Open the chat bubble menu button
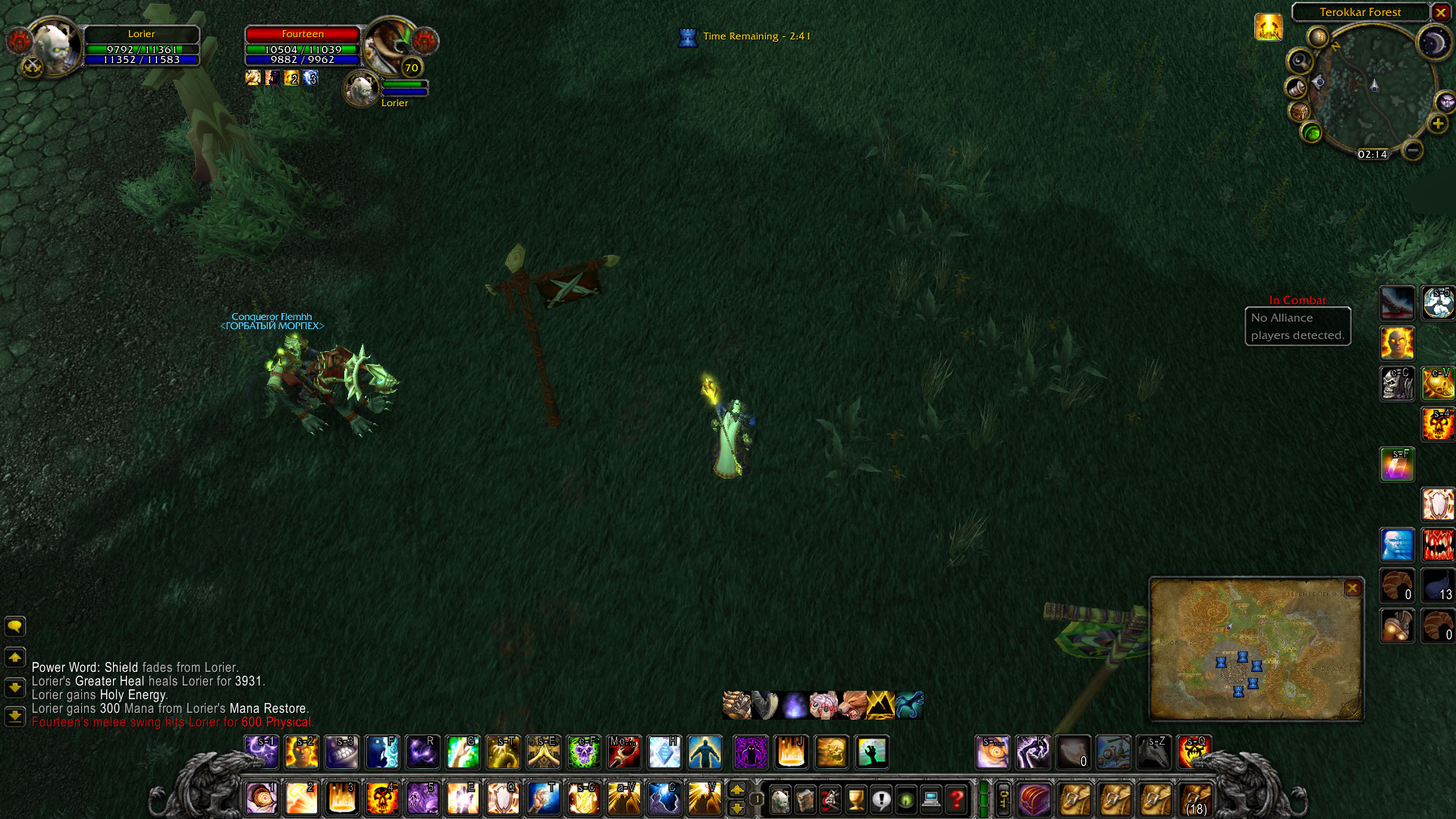This screenshot has width=1456, height=819. pos(15,626)
